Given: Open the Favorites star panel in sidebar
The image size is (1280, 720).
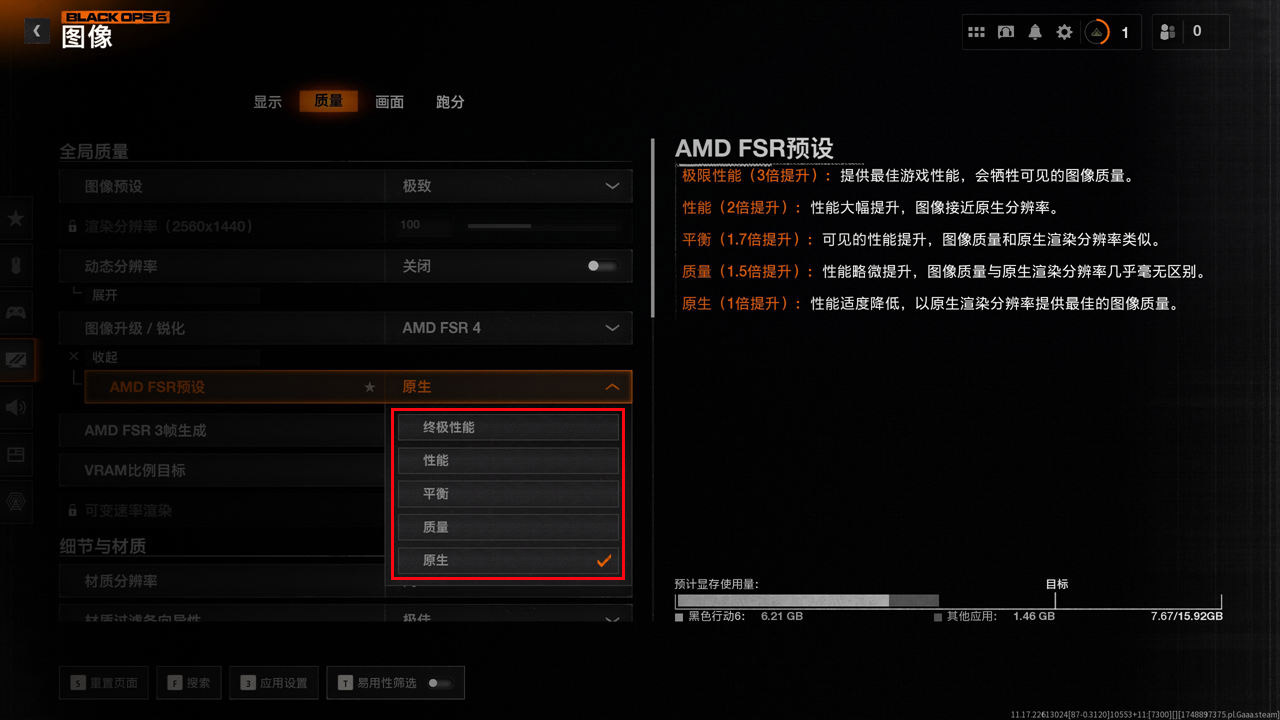Looking at the screenshot, I should point(17,219).
